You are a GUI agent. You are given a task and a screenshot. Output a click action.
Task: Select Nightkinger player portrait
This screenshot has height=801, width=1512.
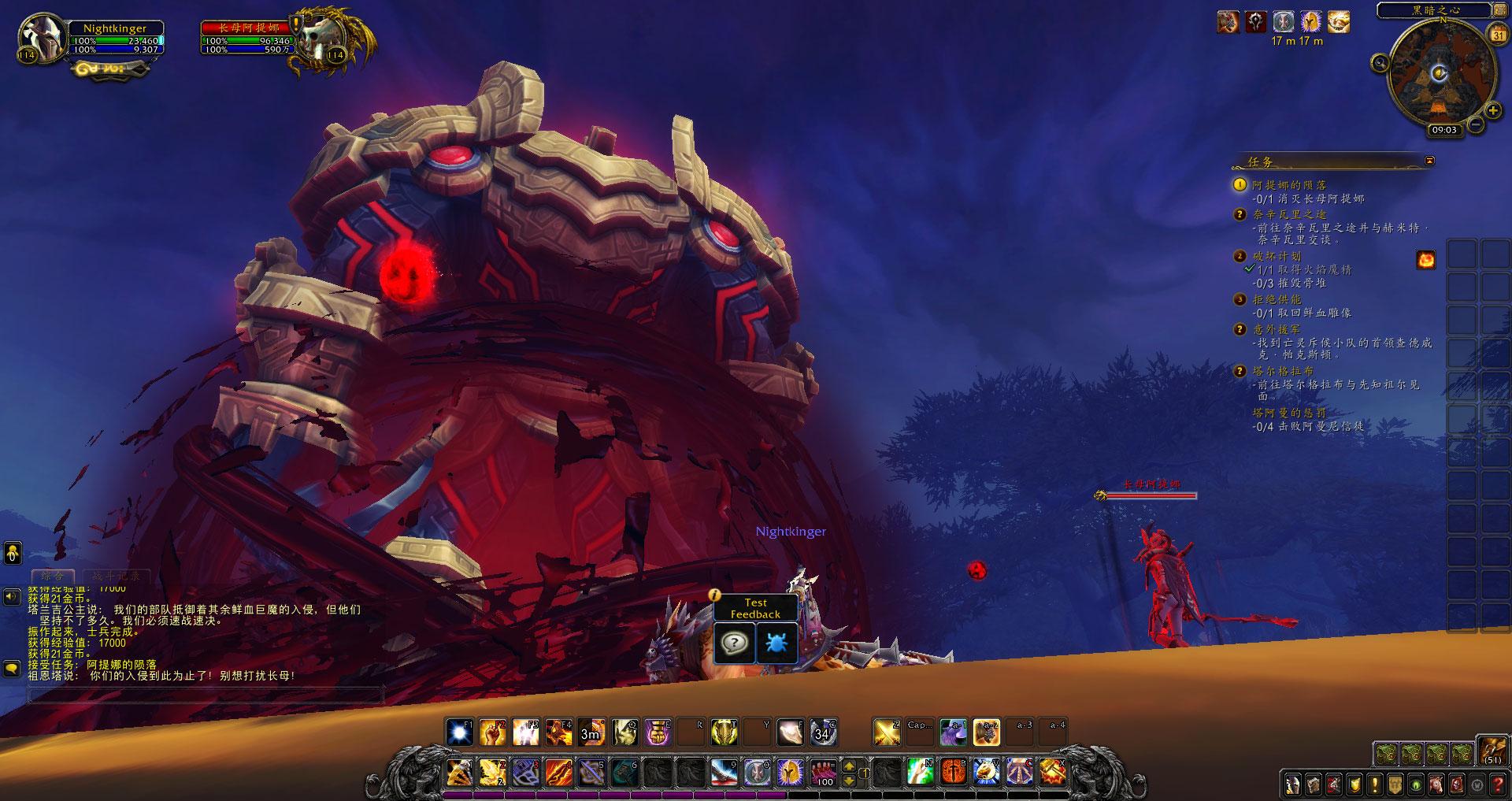(x=42, y=38)
